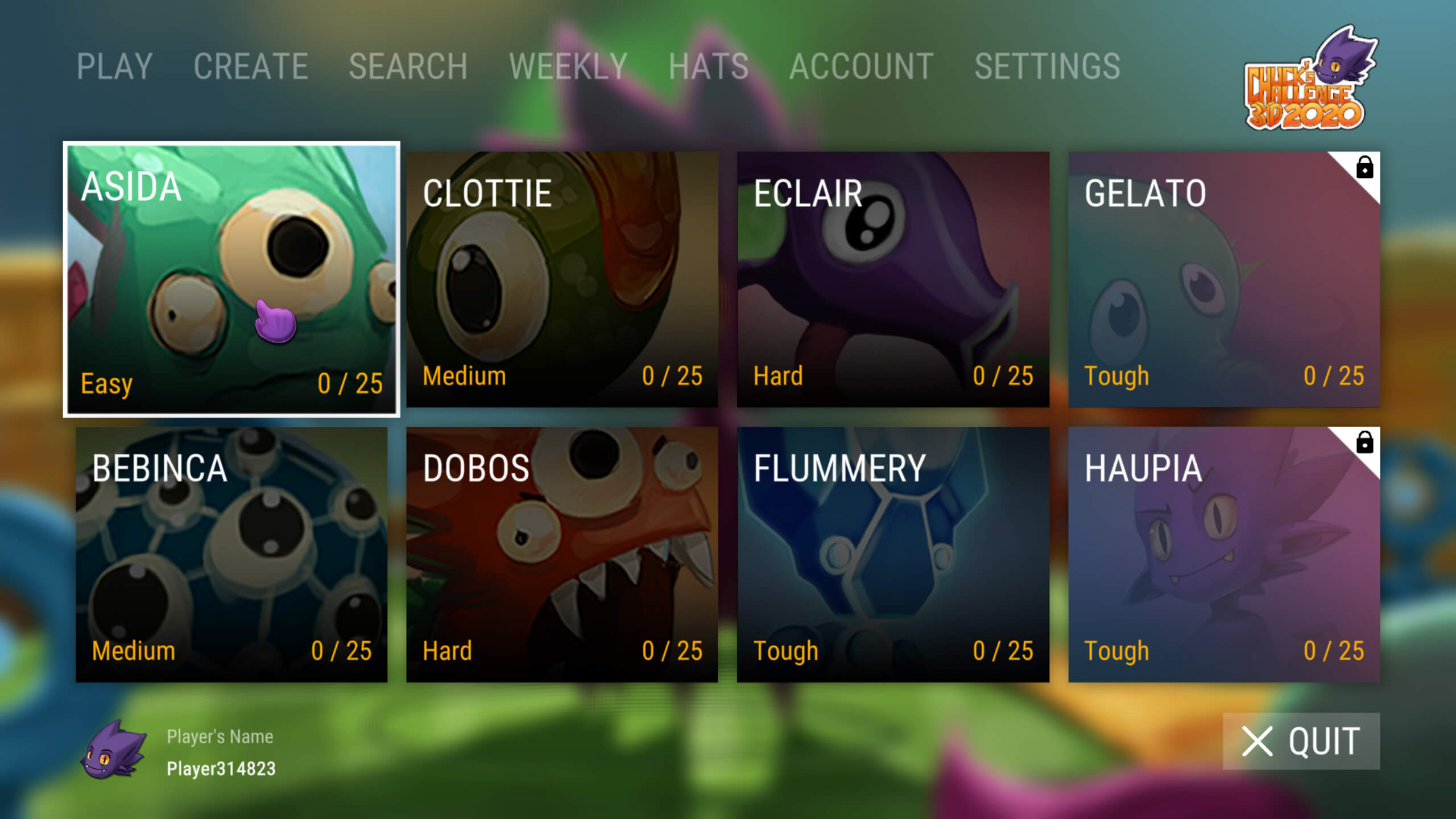The width and height of the screenshot is (1456, 819).
Task: Select the FLUMMERY tough level pack
Action: 893,555
